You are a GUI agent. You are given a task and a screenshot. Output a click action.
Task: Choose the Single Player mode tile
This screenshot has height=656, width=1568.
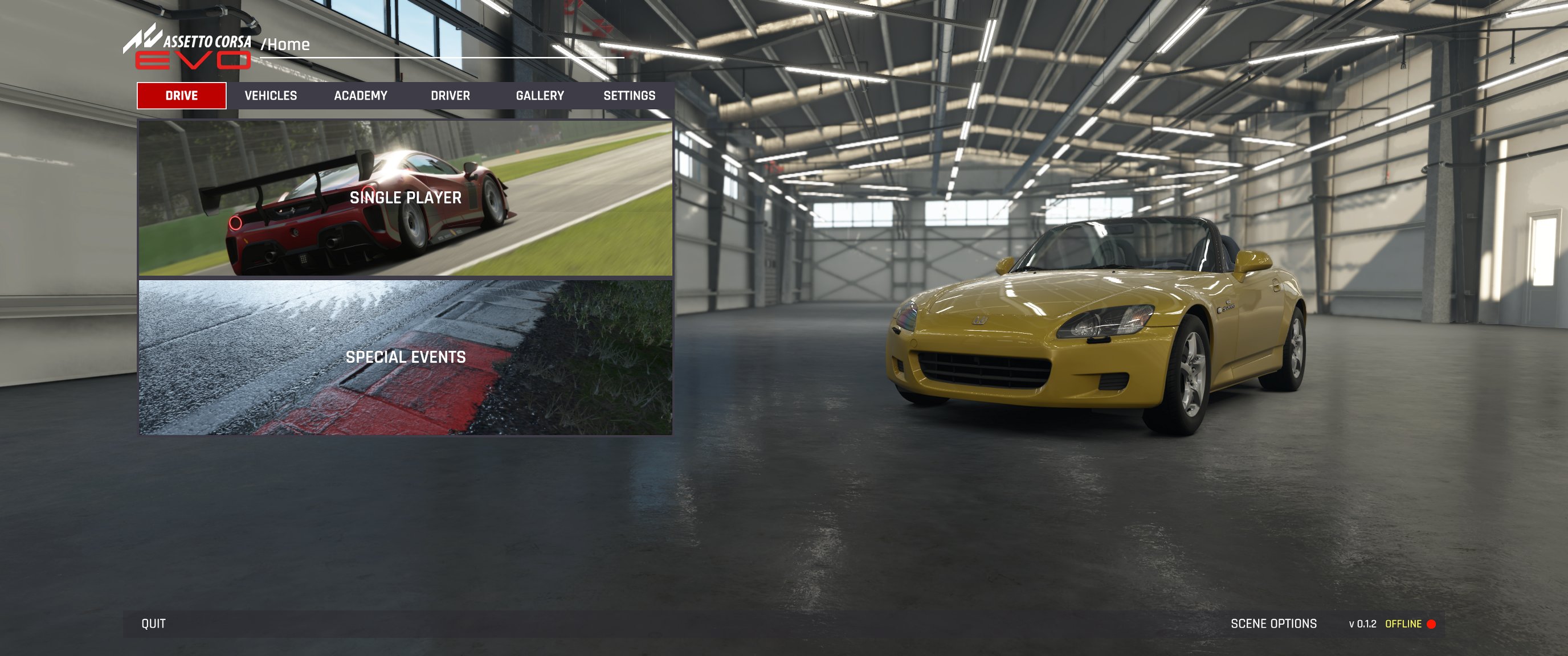pos(406,198)
